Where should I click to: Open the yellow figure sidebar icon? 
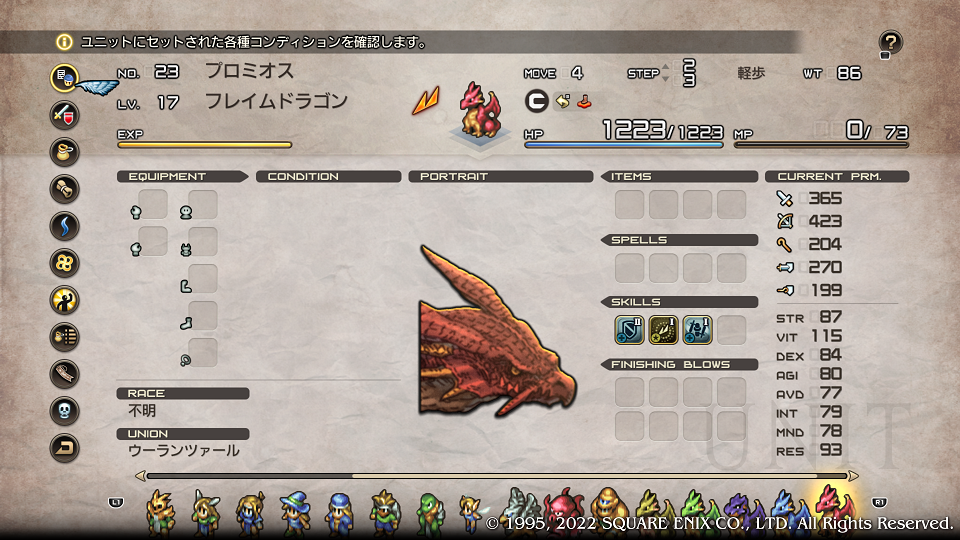65,299
